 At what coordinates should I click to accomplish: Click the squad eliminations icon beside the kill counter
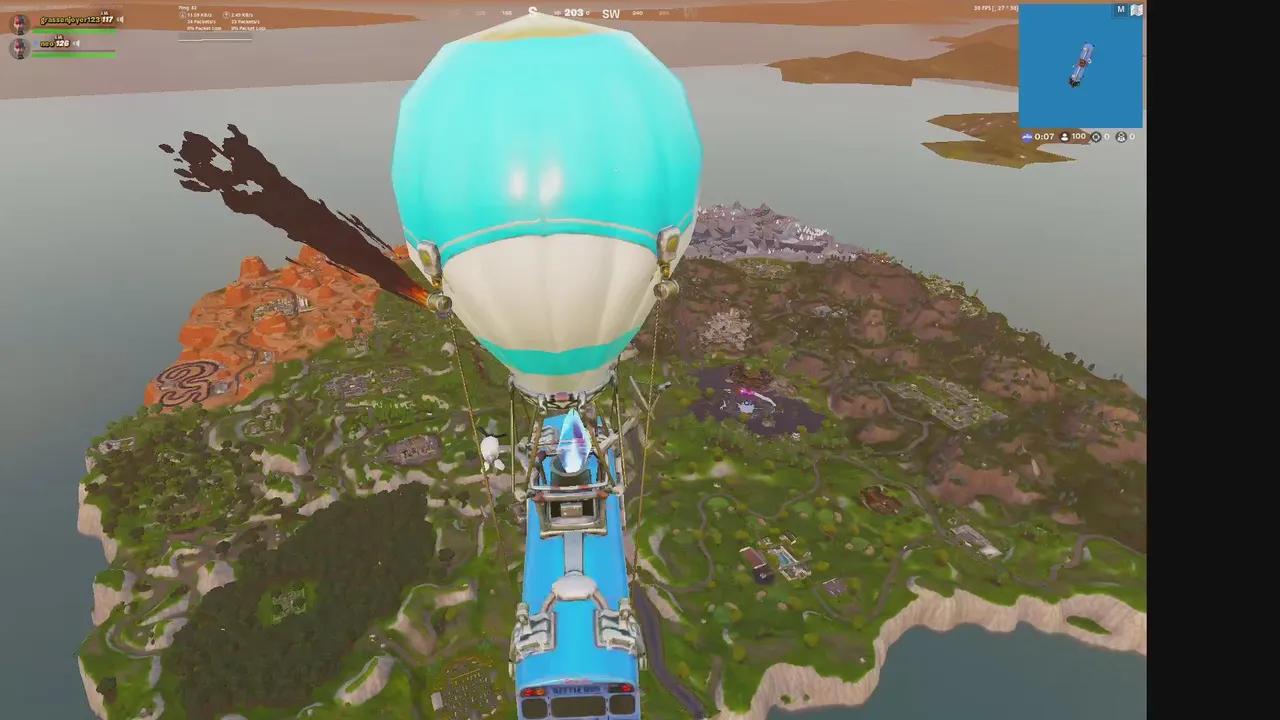point(1121,137)
